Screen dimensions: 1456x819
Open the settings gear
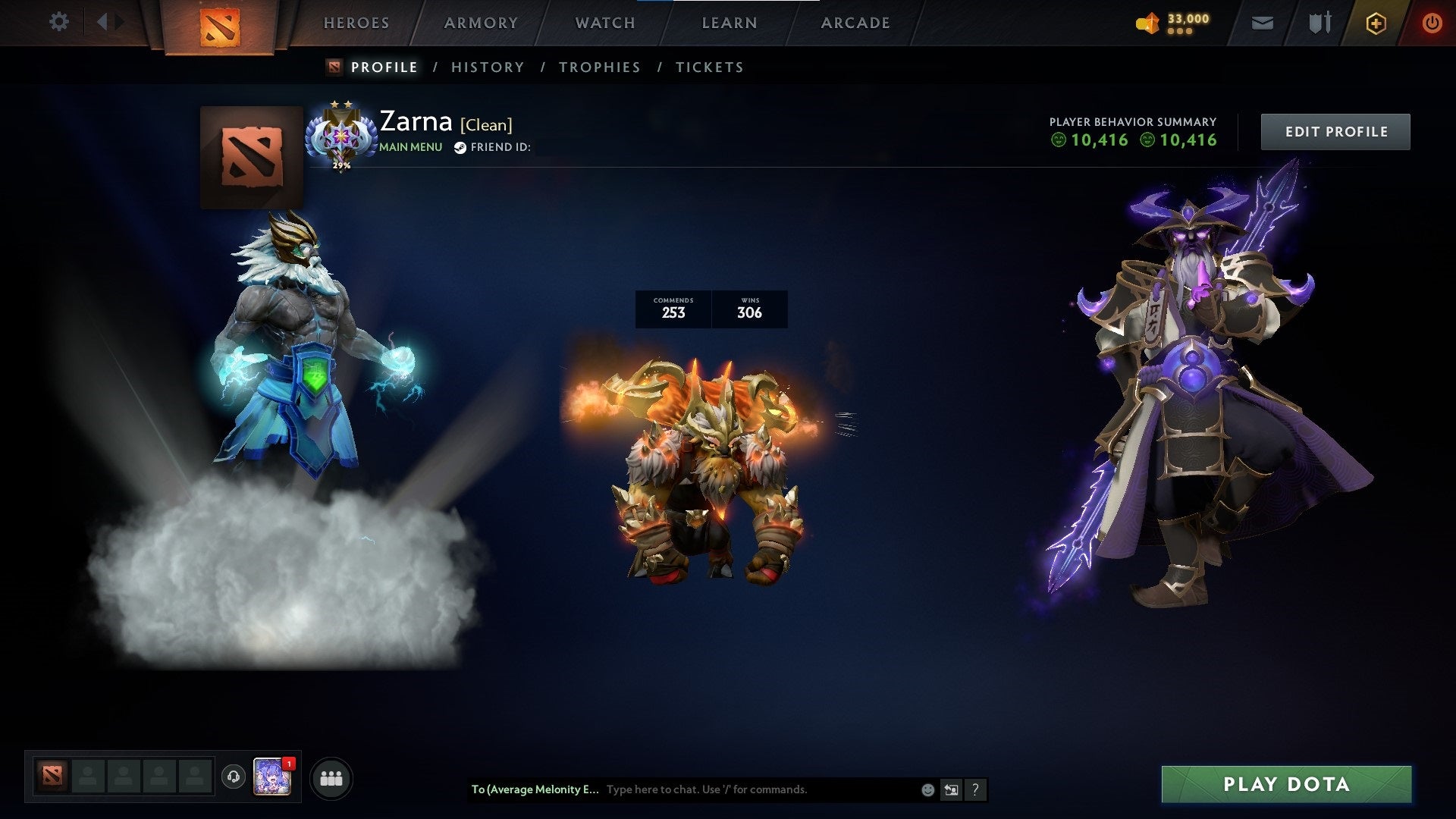coord(58,22)
